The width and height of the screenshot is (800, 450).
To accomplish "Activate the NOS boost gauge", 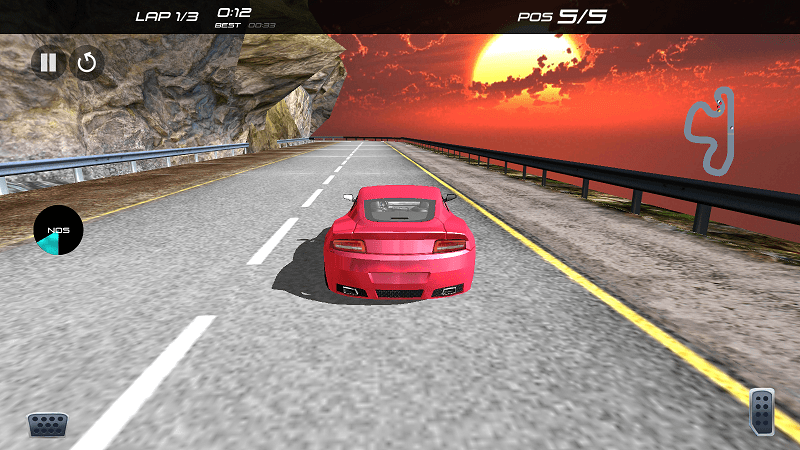I will 58,230.
